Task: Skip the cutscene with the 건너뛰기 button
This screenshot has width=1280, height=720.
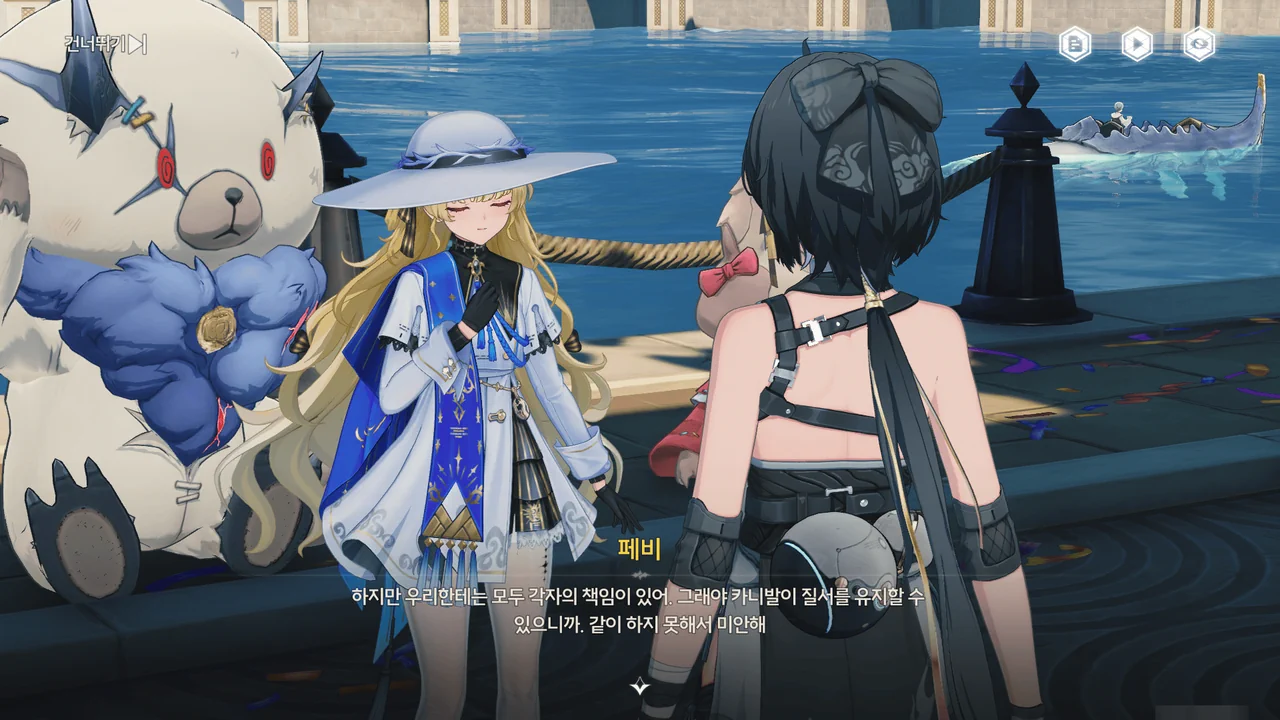Action: point(105,44)
